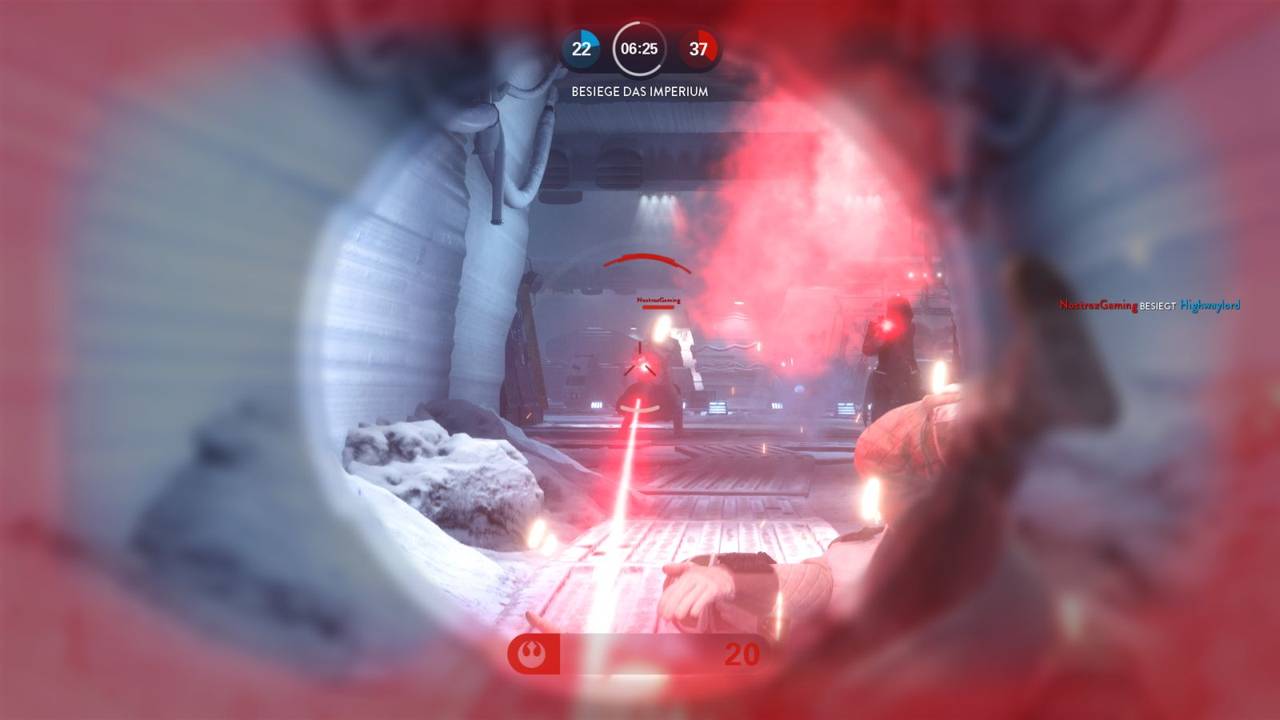Click the NostrezGaming besiegt Highwaylord kill feed entry

click(1149, 306)
